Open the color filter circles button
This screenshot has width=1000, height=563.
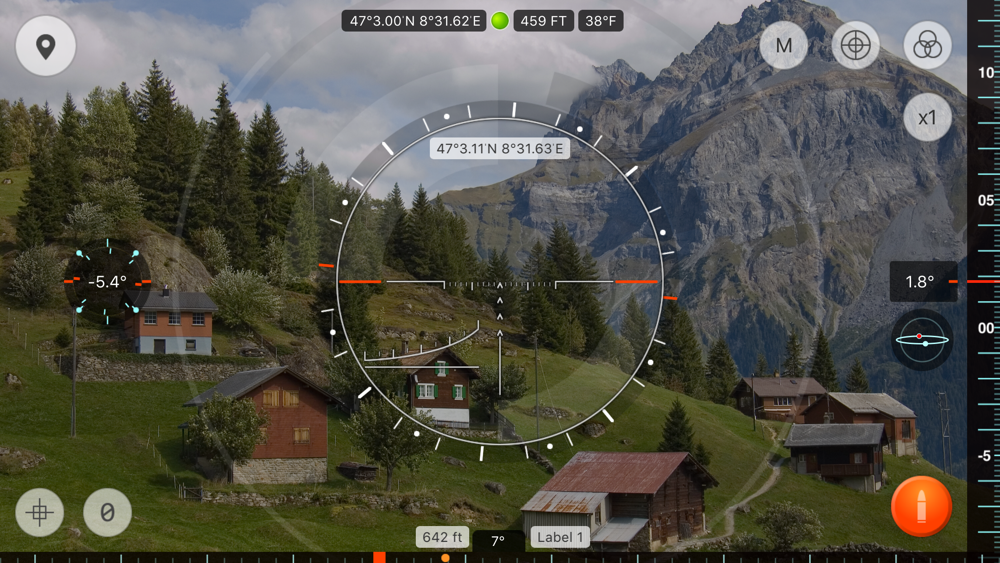coord(927,46)
